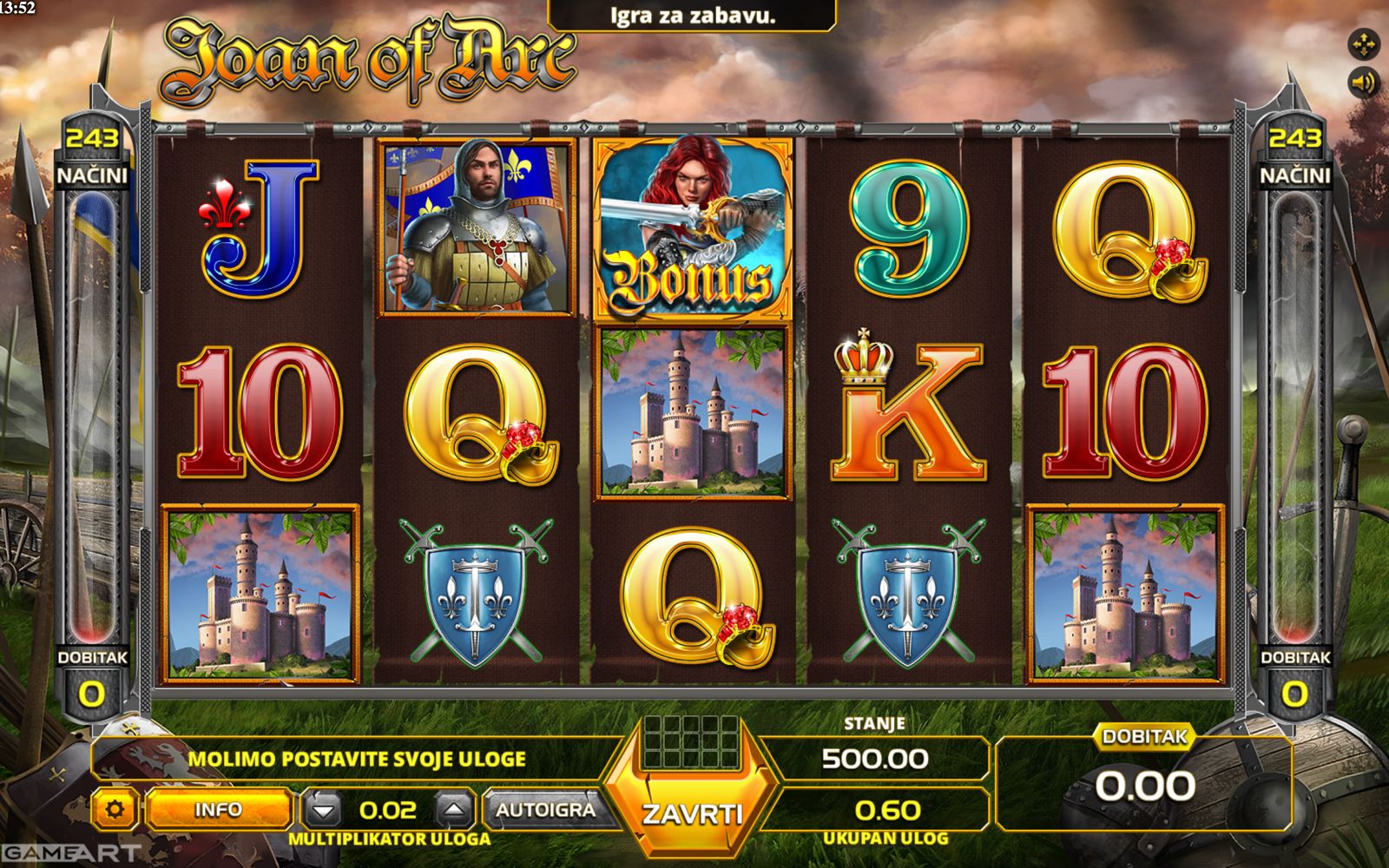Increase the bet multiplier with up arrow
1389x868 pixels.
coord(455,811)
